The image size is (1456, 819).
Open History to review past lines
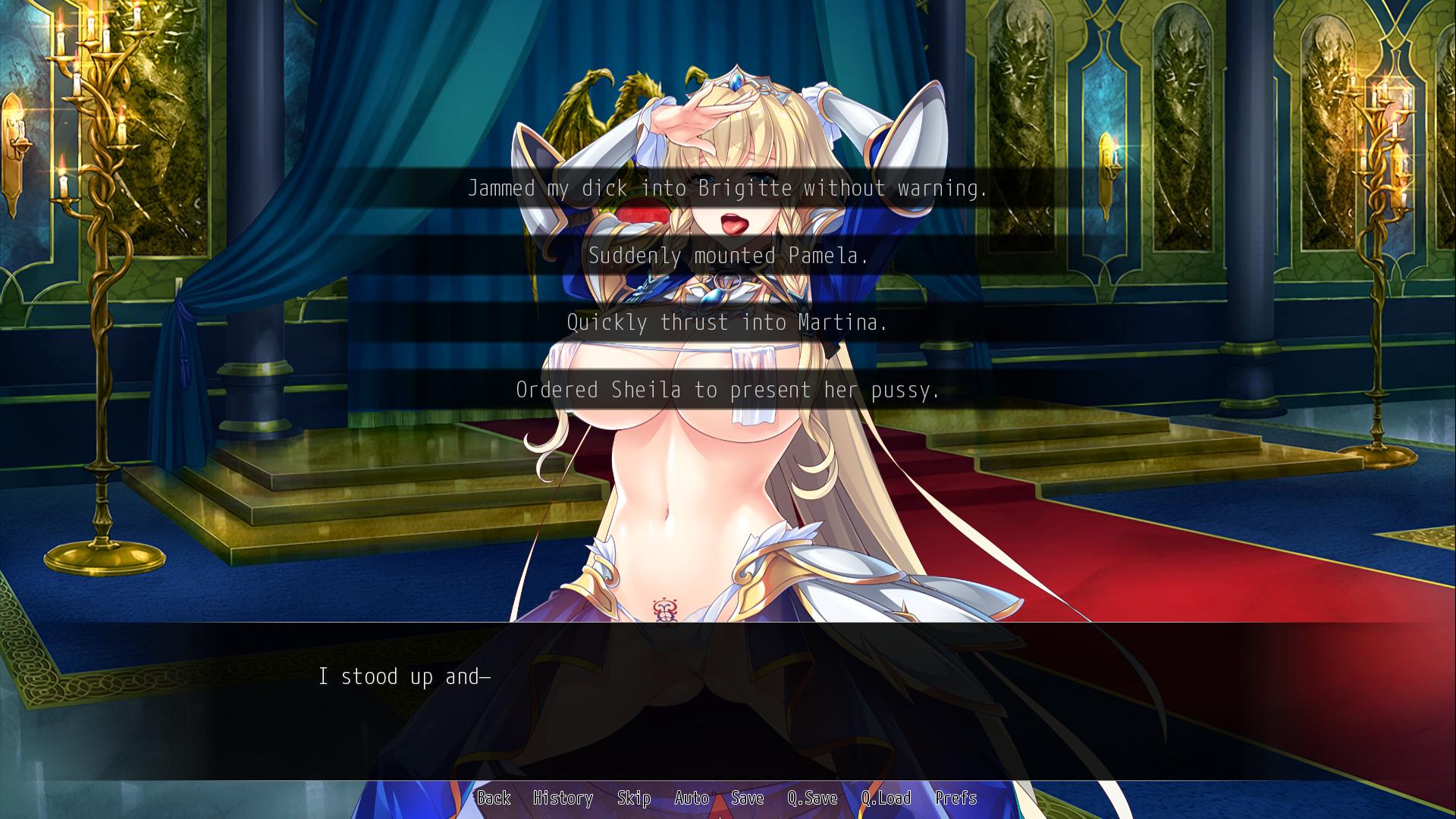tap(563, 799)
